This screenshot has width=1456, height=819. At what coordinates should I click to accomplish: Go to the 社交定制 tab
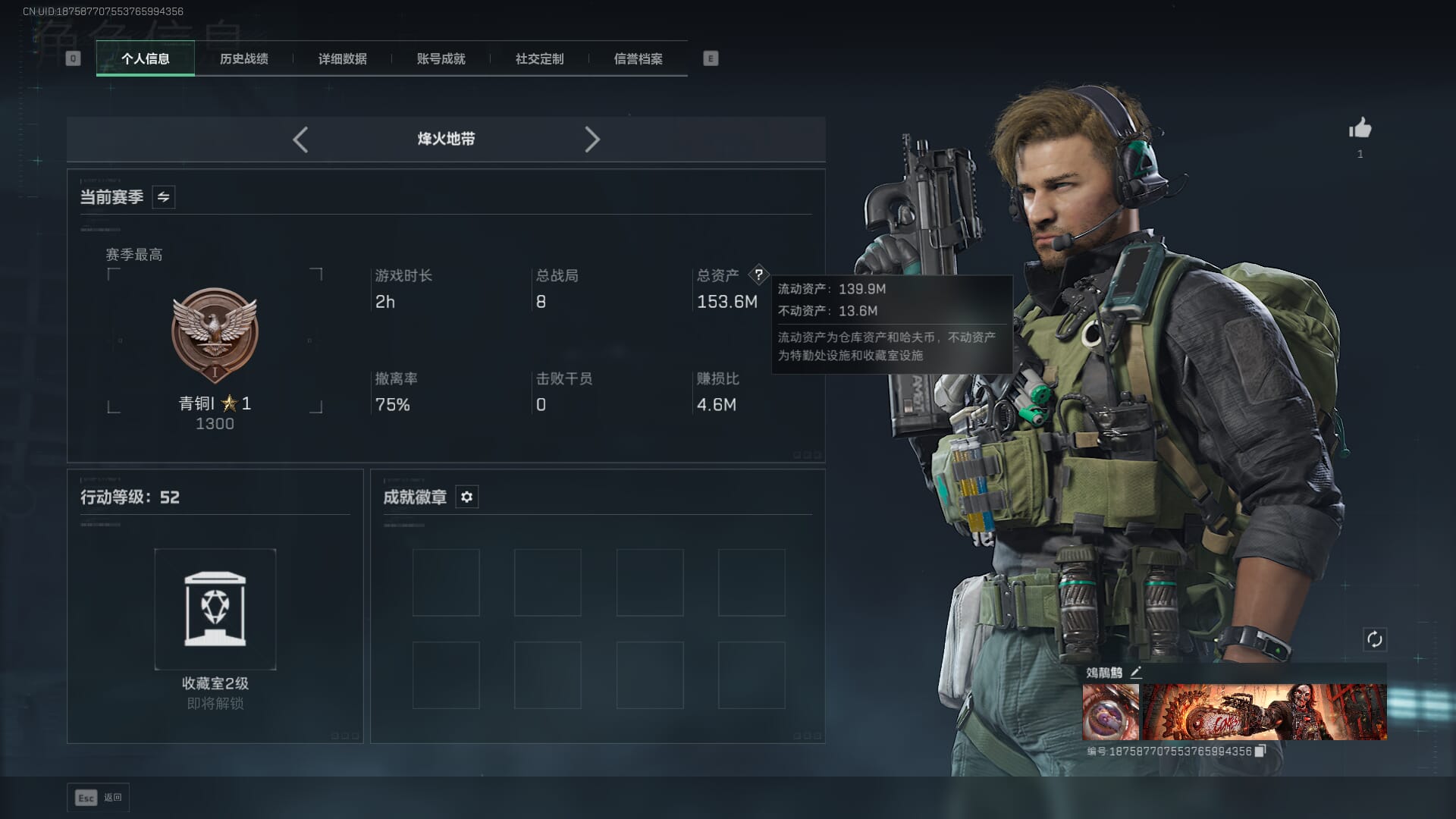point(539,59)
